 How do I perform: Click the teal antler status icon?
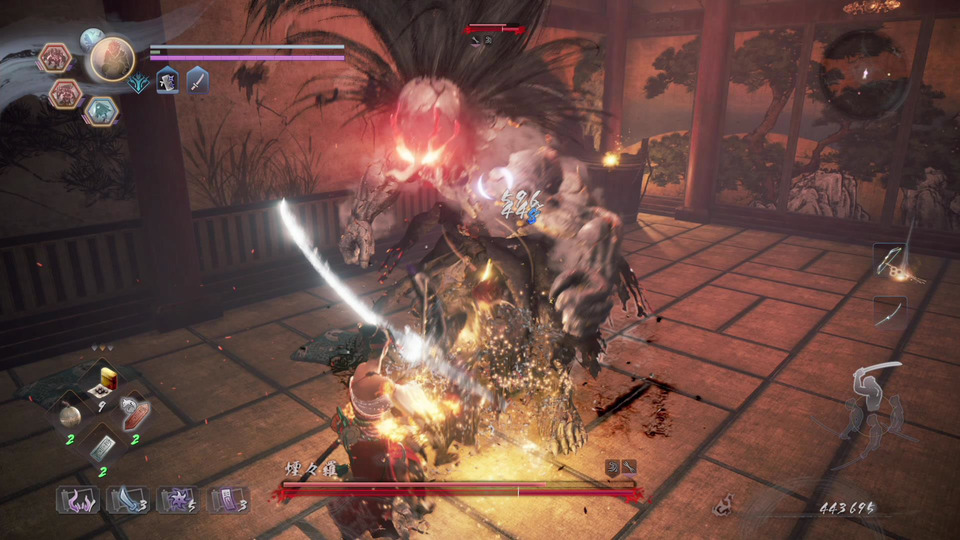[x=140, y=83]
